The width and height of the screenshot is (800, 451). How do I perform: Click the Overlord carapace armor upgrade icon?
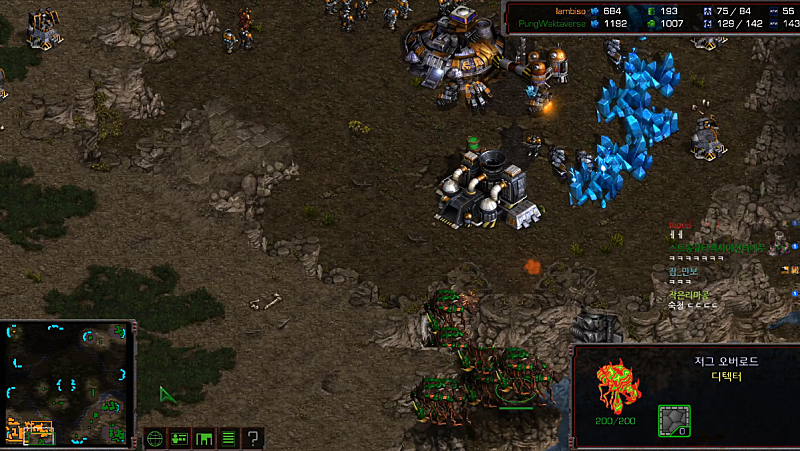coord(673,420)
